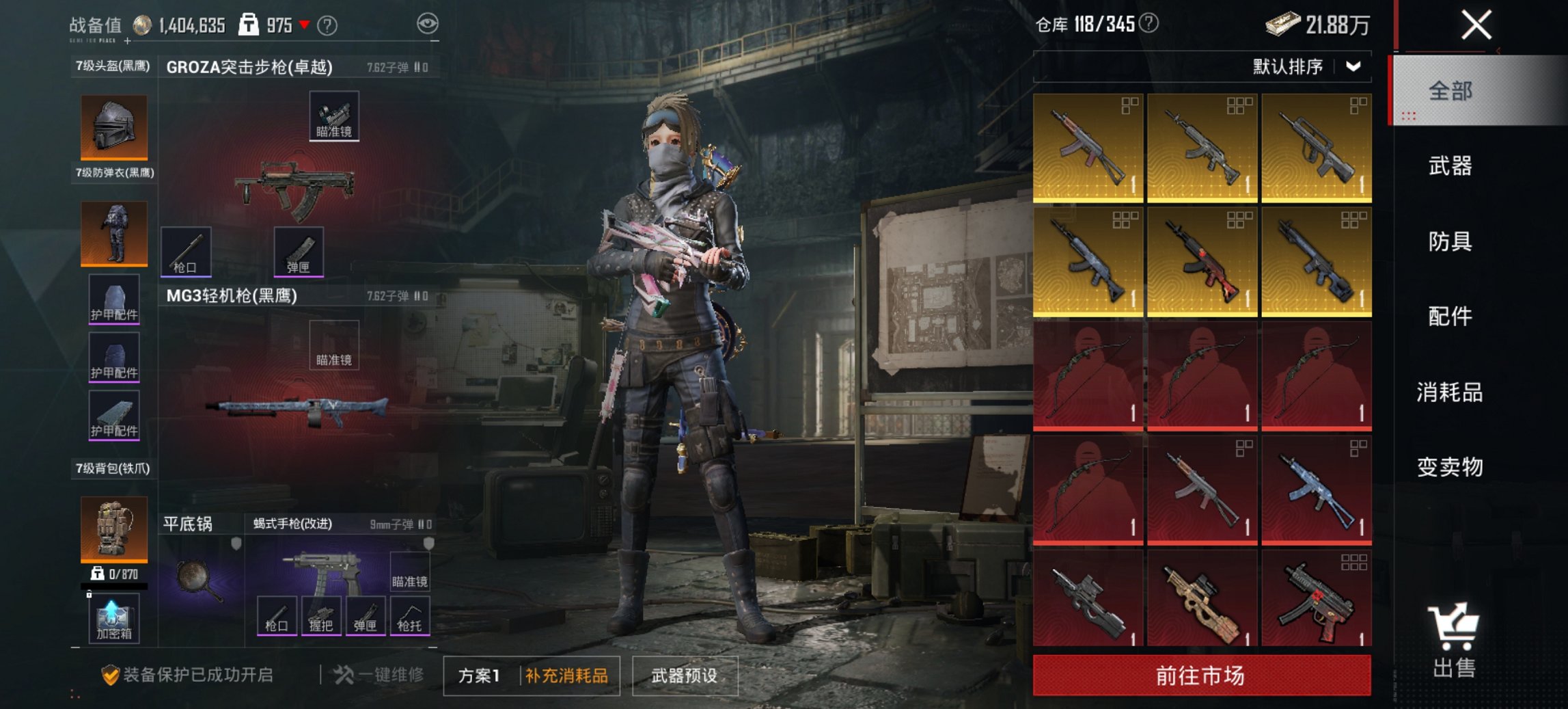This screenshot has height=709, width=1568.
Task: Toggle the eye observation icon at top
Action: (x=428, y=23)
